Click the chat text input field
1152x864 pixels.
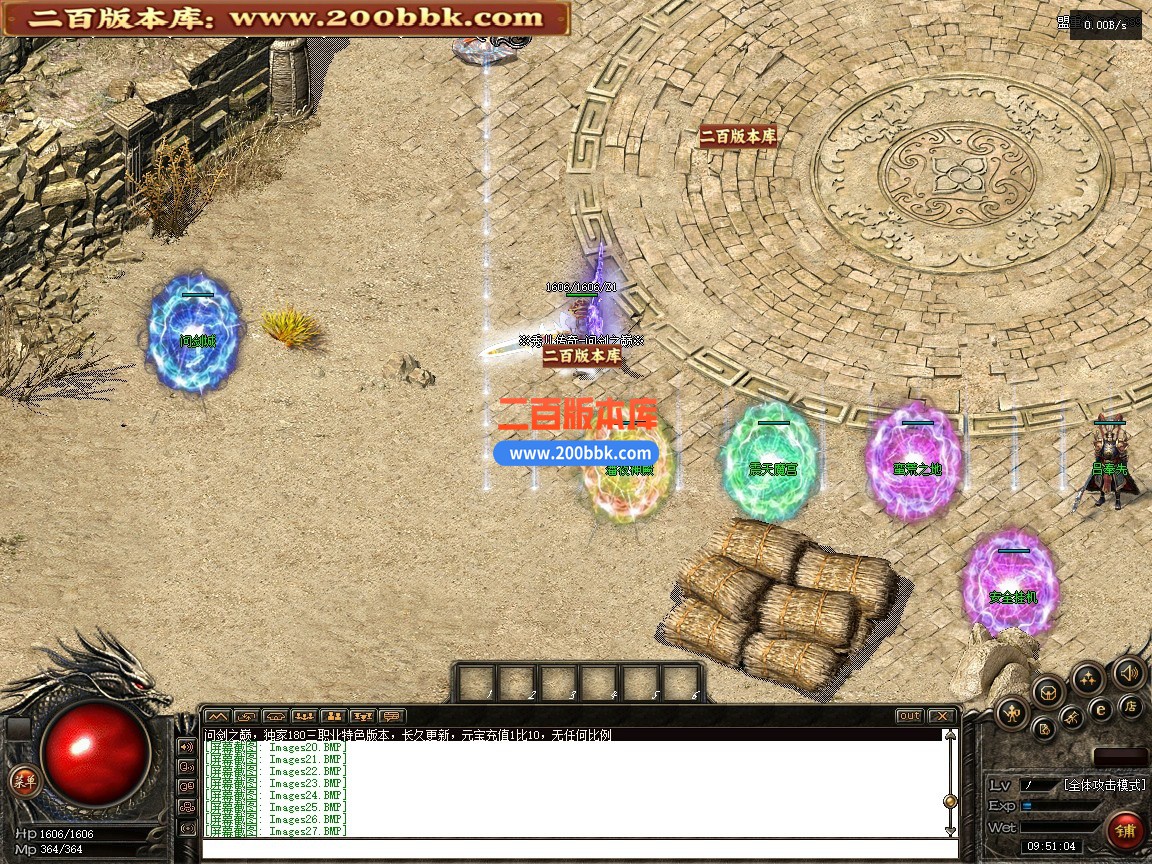point(580,850)
